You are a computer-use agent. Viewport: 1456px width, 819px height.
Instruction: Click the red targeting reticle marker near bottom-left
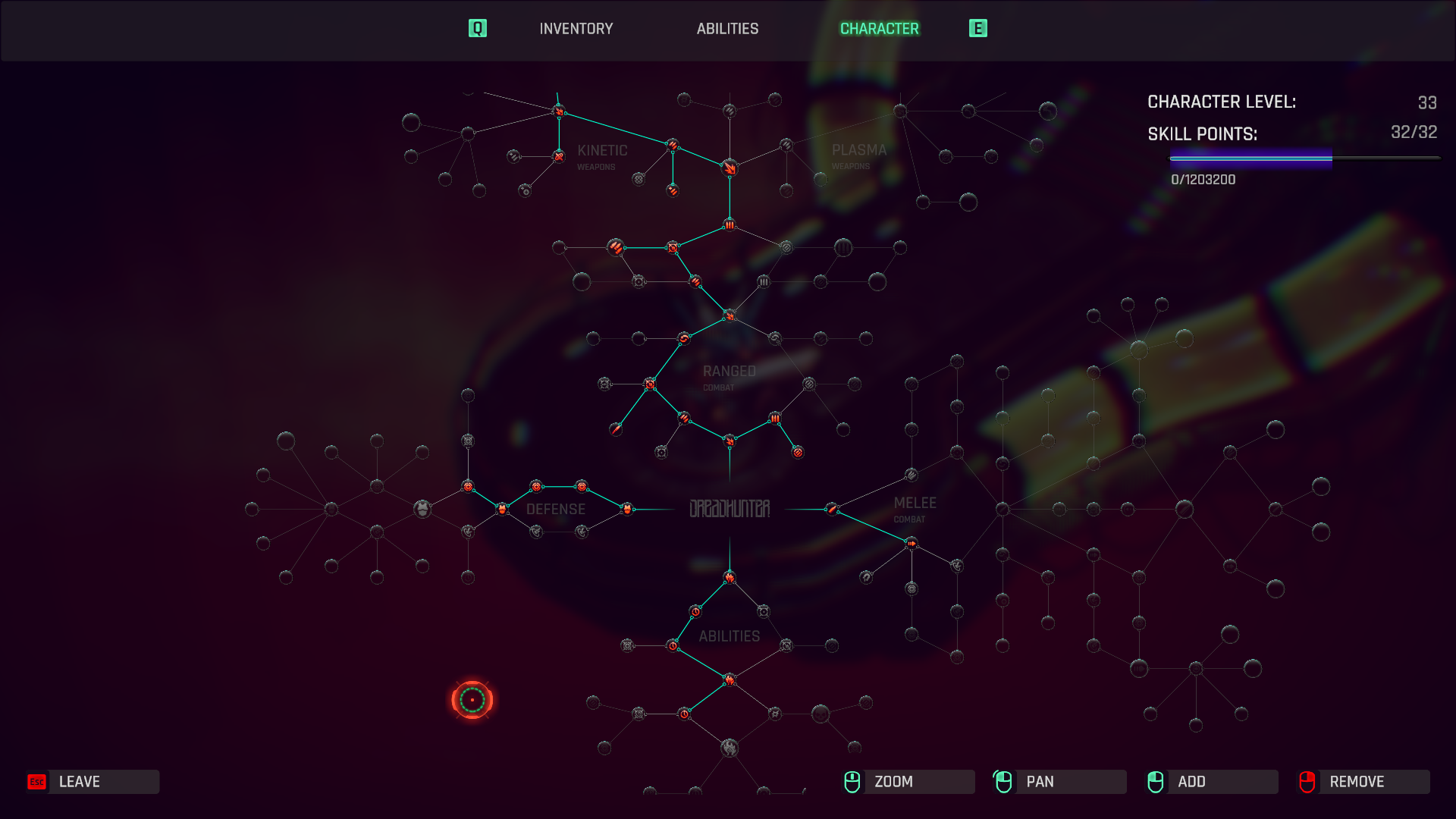(x=474, y=699)
